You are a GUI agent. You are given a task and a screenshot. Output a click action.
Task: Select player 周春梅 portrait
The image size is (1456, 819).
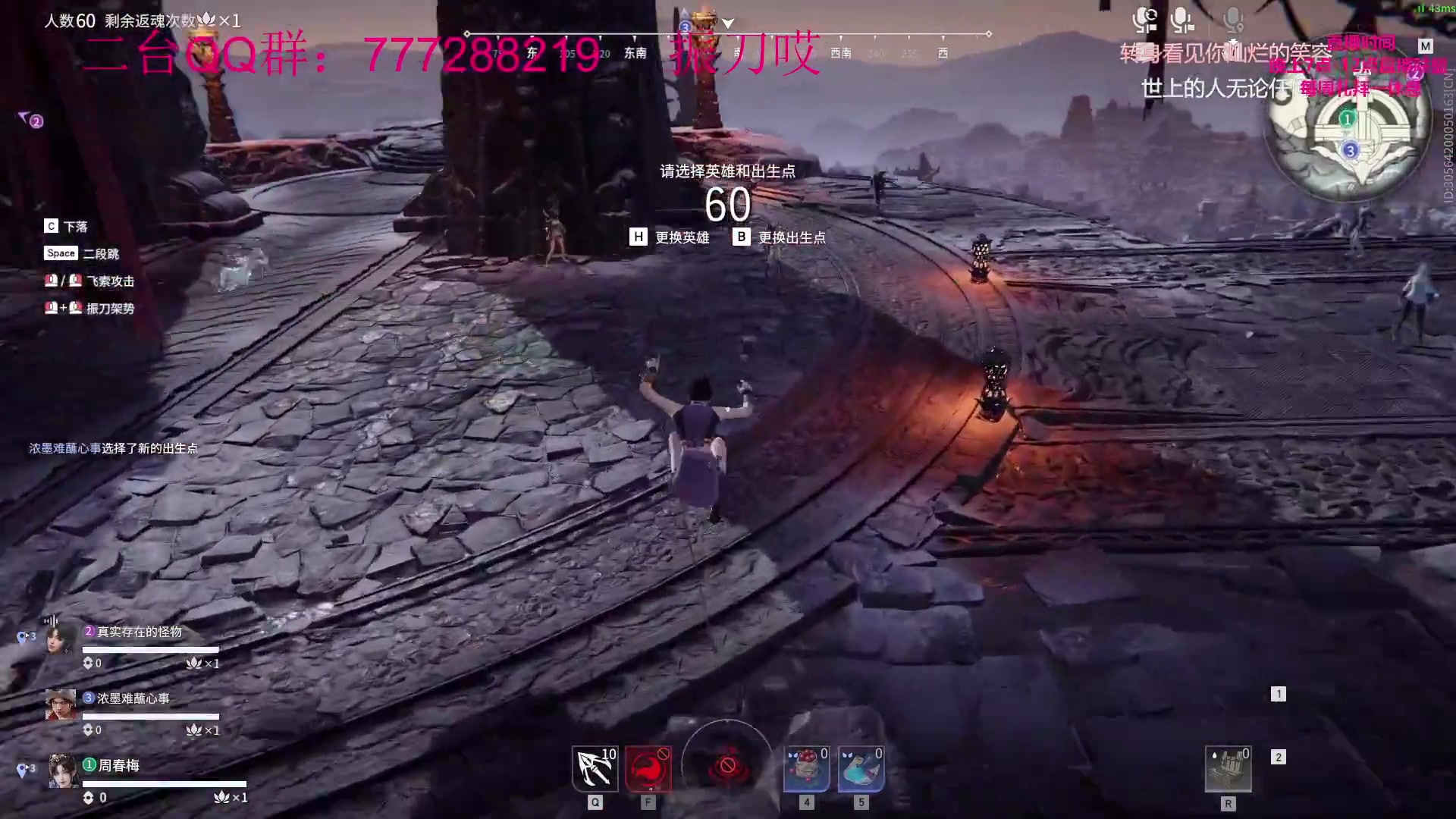(63, 771)
